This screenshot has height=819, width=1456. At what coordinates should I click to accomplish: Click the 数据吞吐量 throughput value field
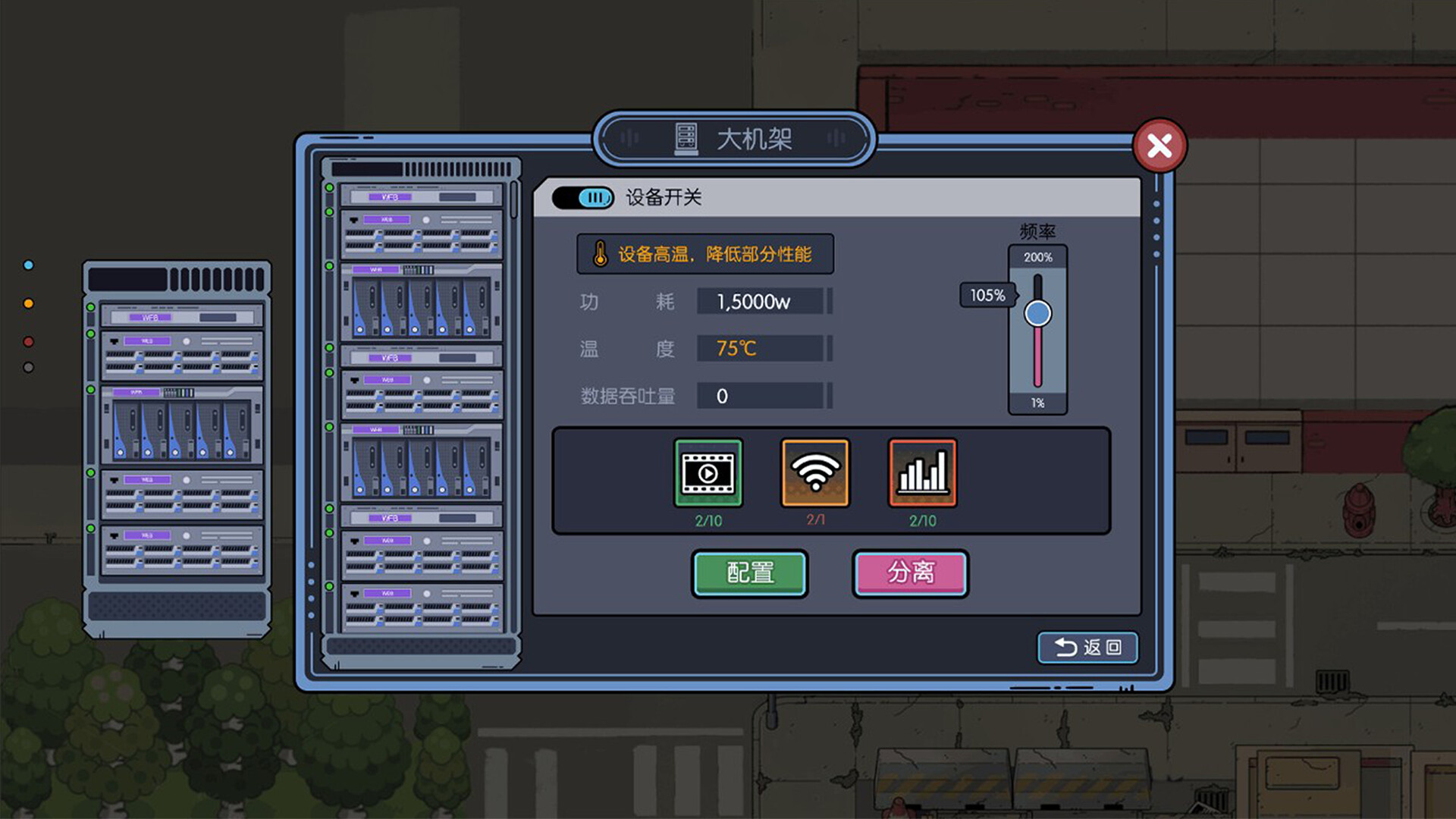pos(762,396)
